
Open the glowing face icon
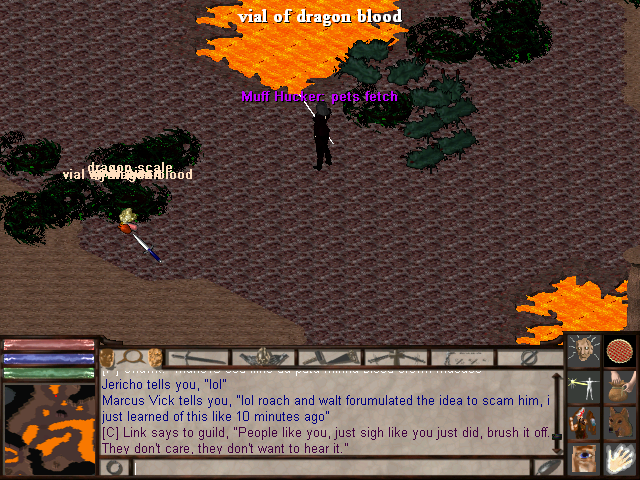[583, 351]
